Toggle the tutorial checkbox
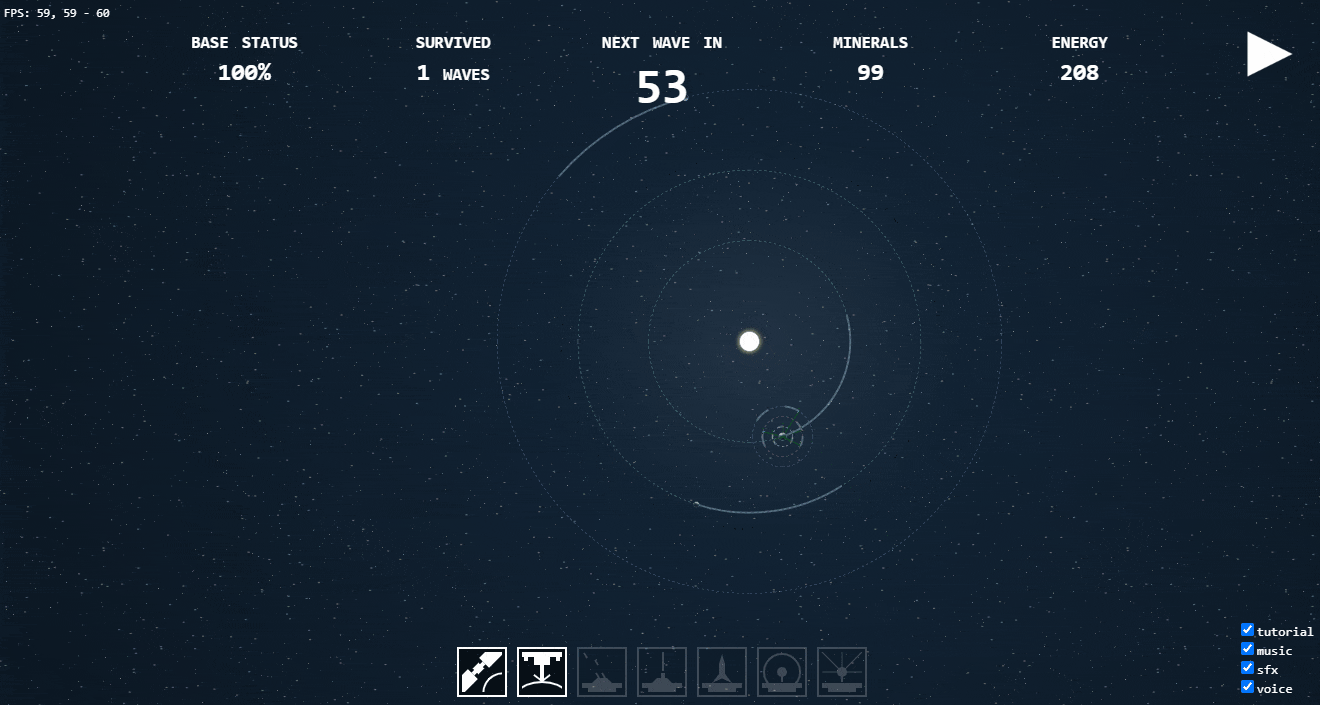The width and height of the screenshot is (1320, 705). point(1247,630)
